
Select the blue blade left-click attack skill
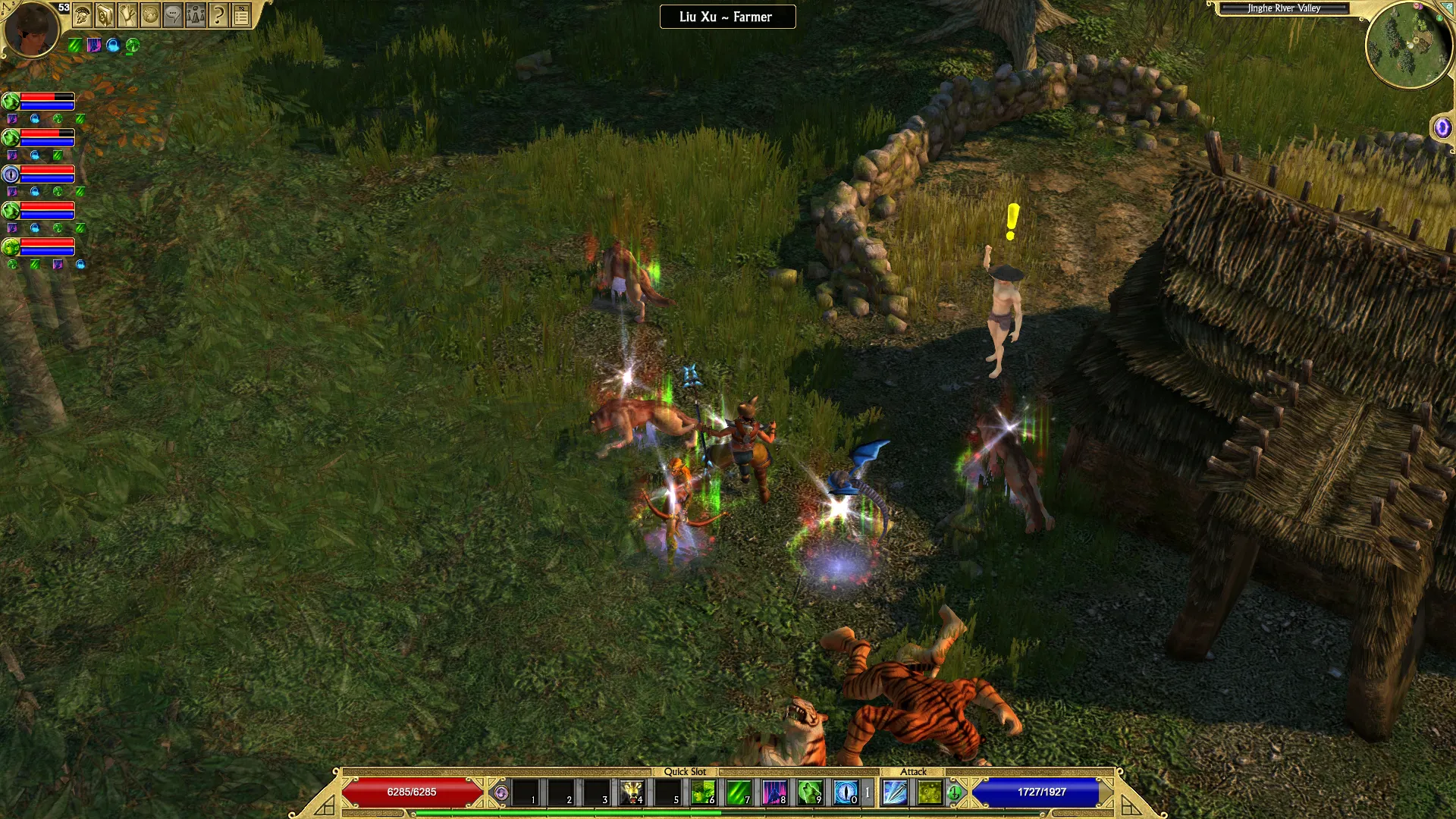[x=895, y=792]
